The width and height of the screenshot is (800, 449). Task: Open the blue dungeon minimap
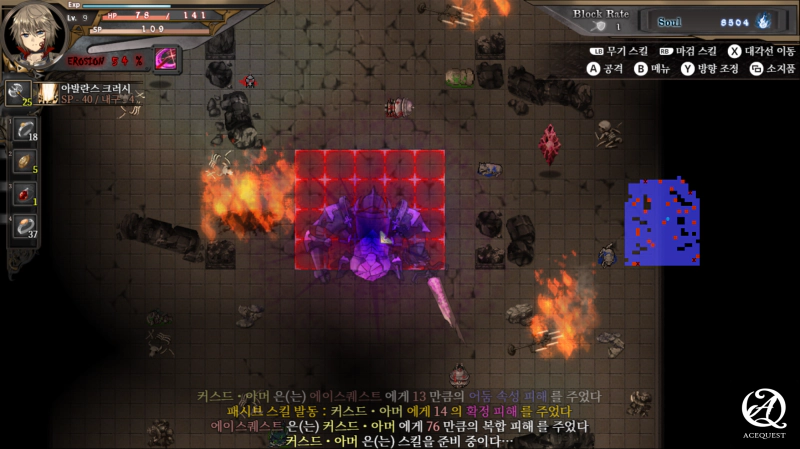coord(662,223)
